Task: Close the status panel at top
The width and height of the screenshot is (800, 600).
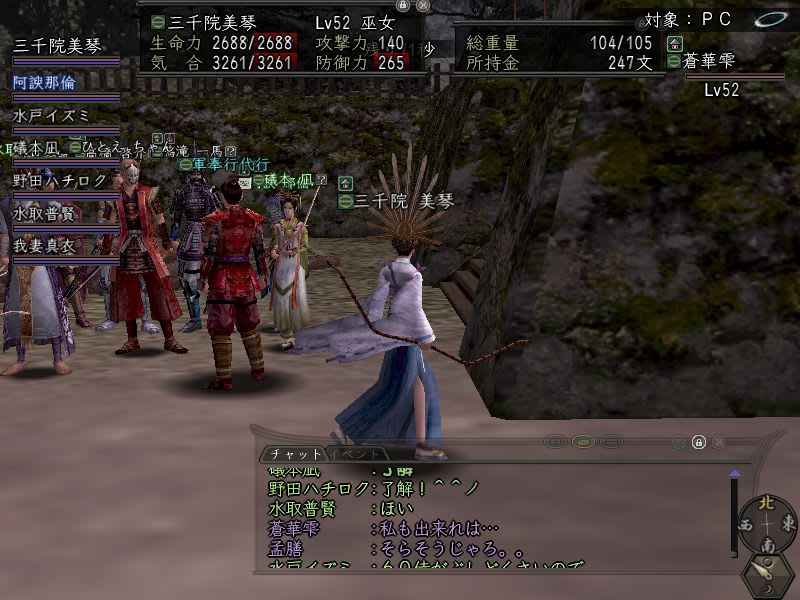Action: click(423, 5)
